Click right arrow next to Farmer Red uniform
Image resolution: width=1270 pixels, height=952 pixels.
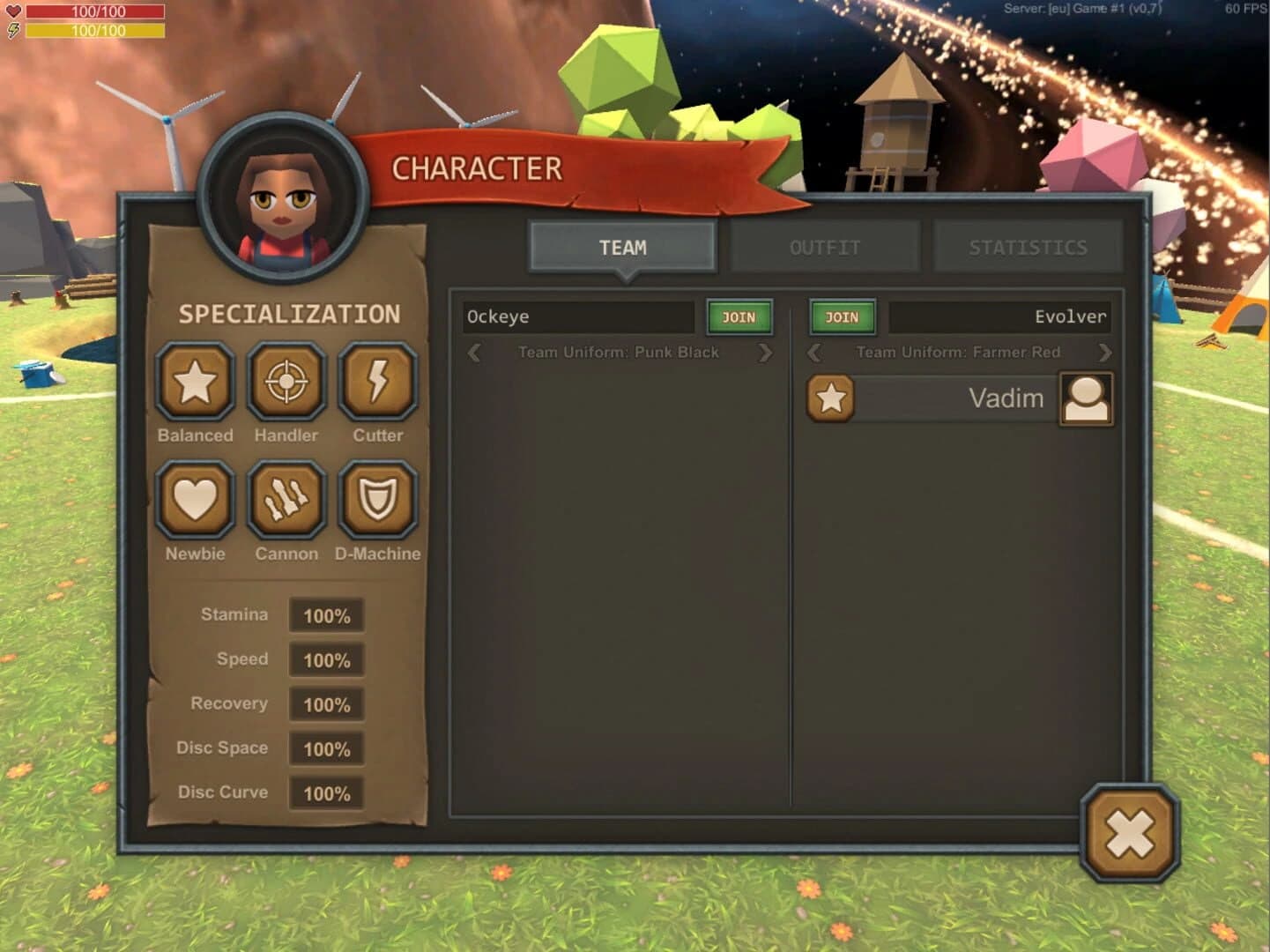pos(1106,352)
